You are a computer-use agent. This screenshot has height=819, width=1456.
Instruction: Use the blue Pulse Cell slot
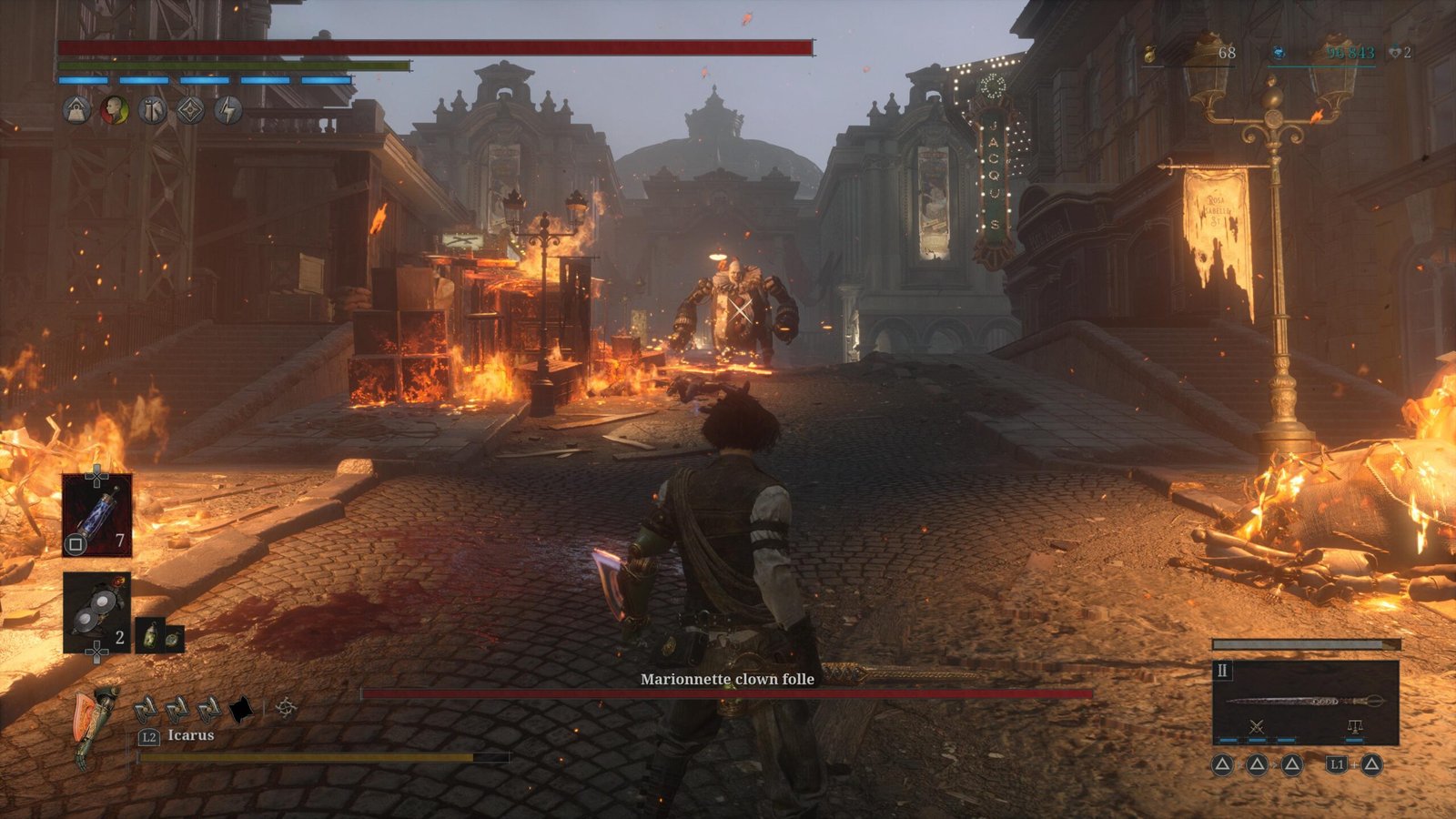click(96, 514)
